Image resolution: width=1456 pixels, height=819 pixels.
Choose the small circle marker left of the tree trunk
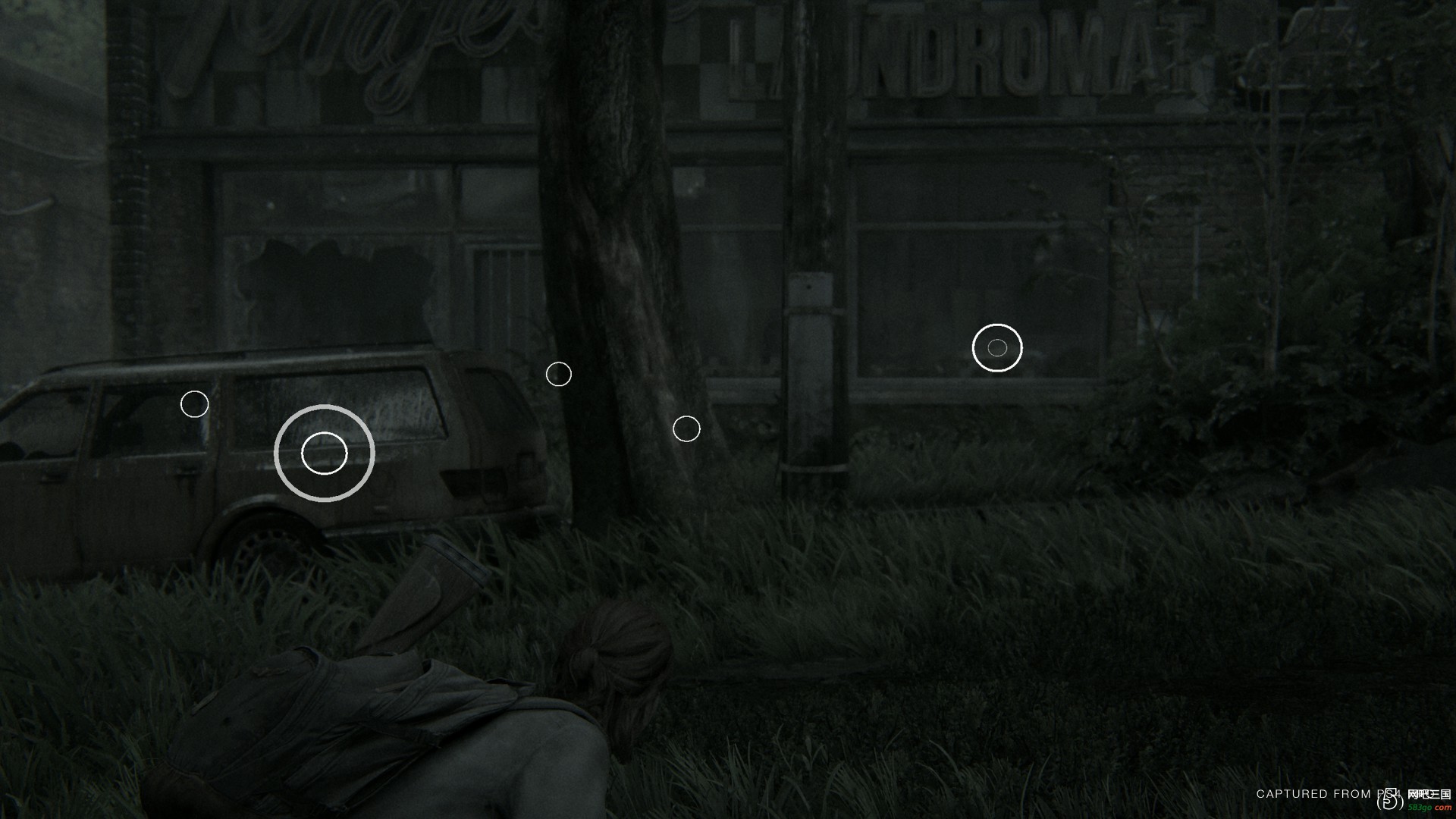(559, 374)
